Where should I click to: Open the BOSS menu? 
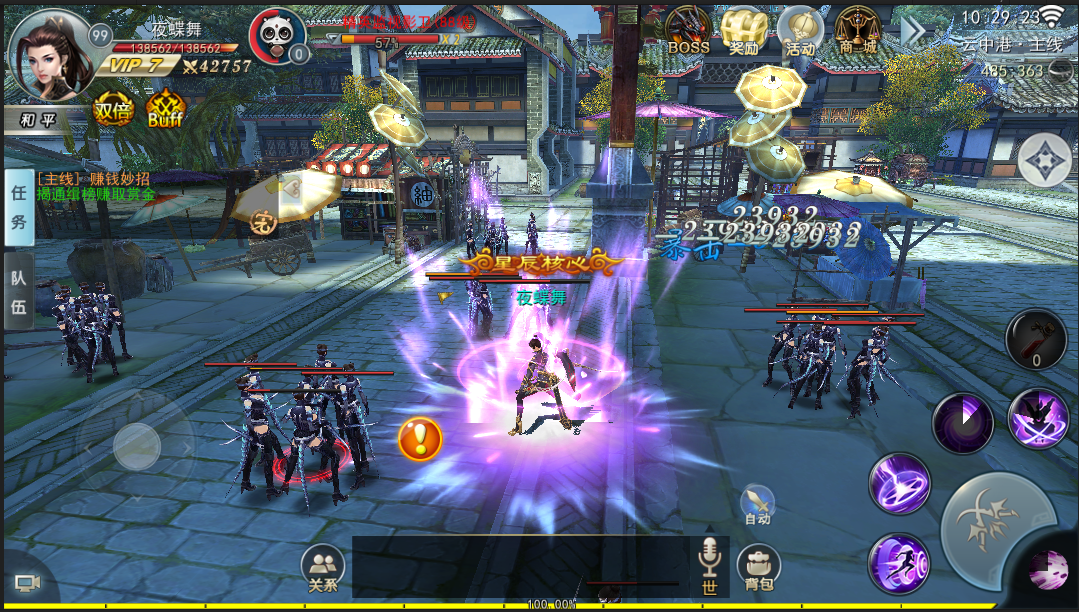pos(688,30)
